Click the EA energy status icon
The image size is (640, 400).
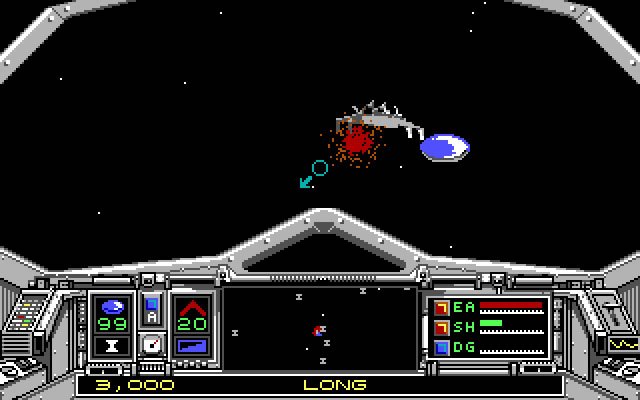coord(442,306)
